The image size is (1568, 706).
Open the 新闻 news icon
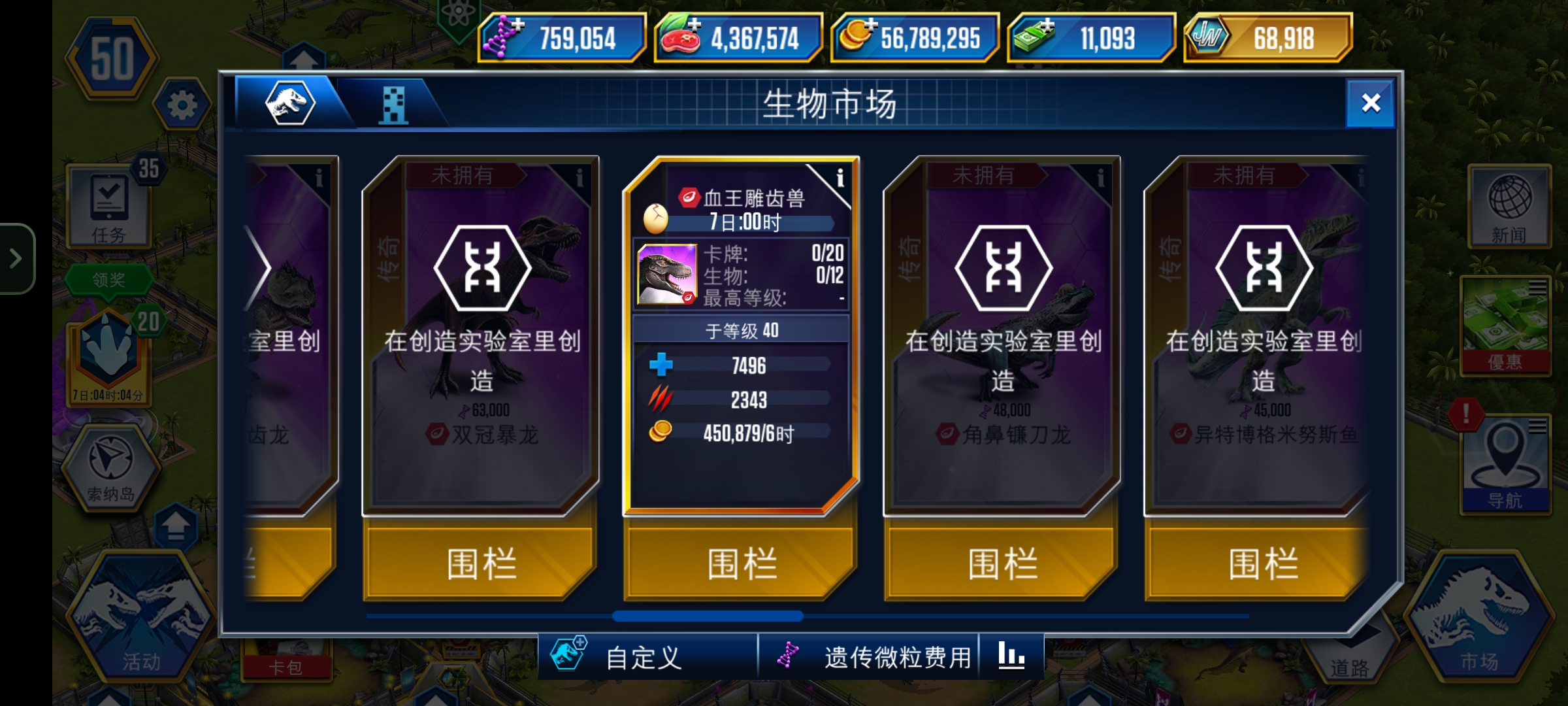(x=1509, y=206)
